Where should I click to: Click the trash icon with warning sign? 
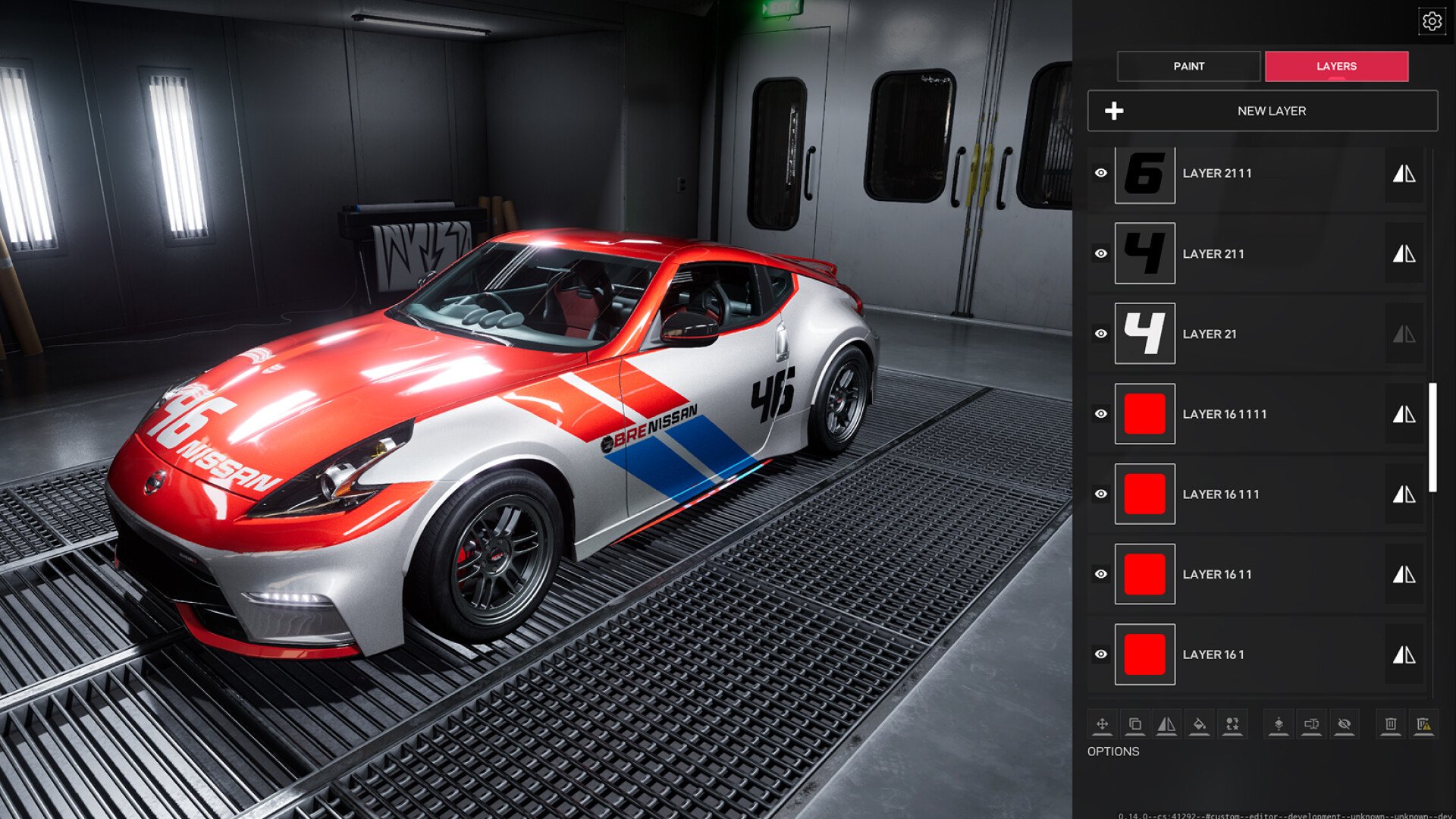[1423, 724]
